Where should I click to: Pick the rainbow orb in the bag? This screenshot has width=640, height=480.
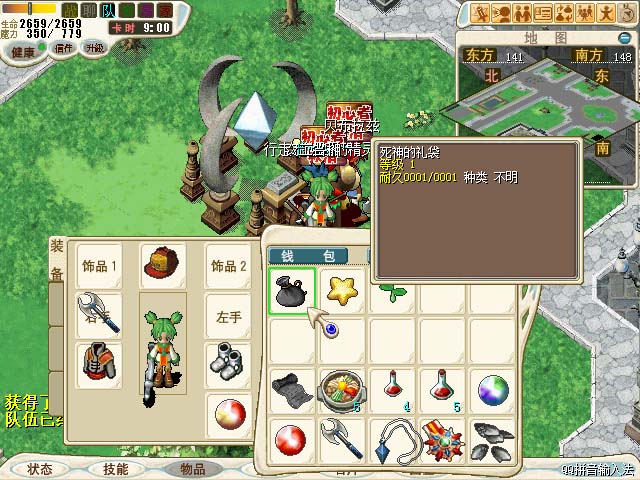(493, 388)
